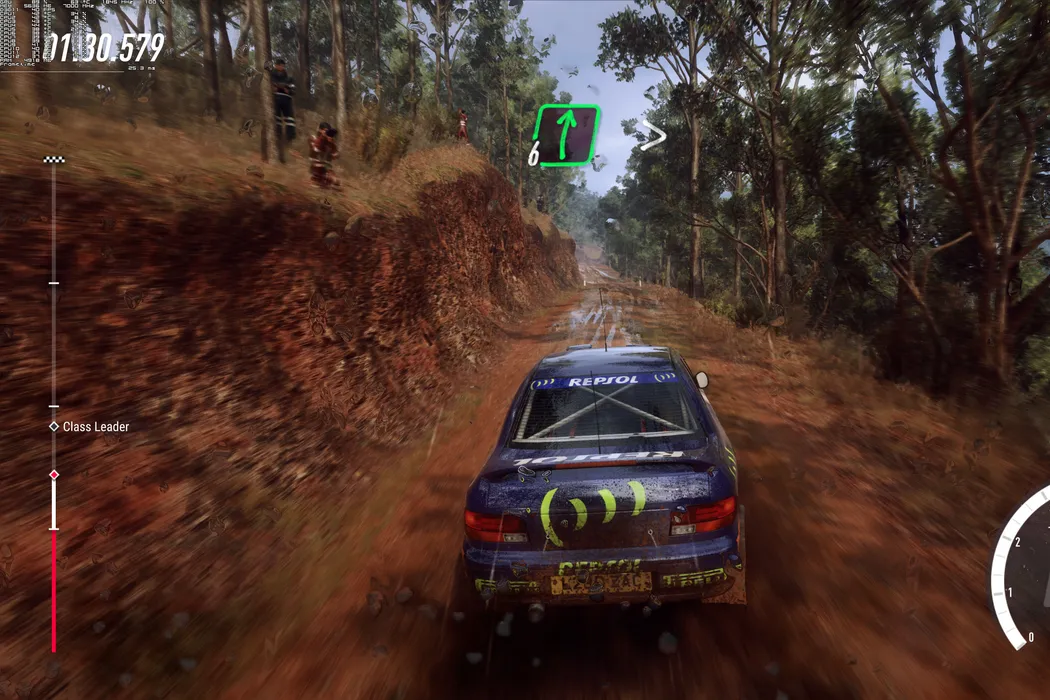
Task: Select the checkered finish flag icon
Action: (54, 160)
